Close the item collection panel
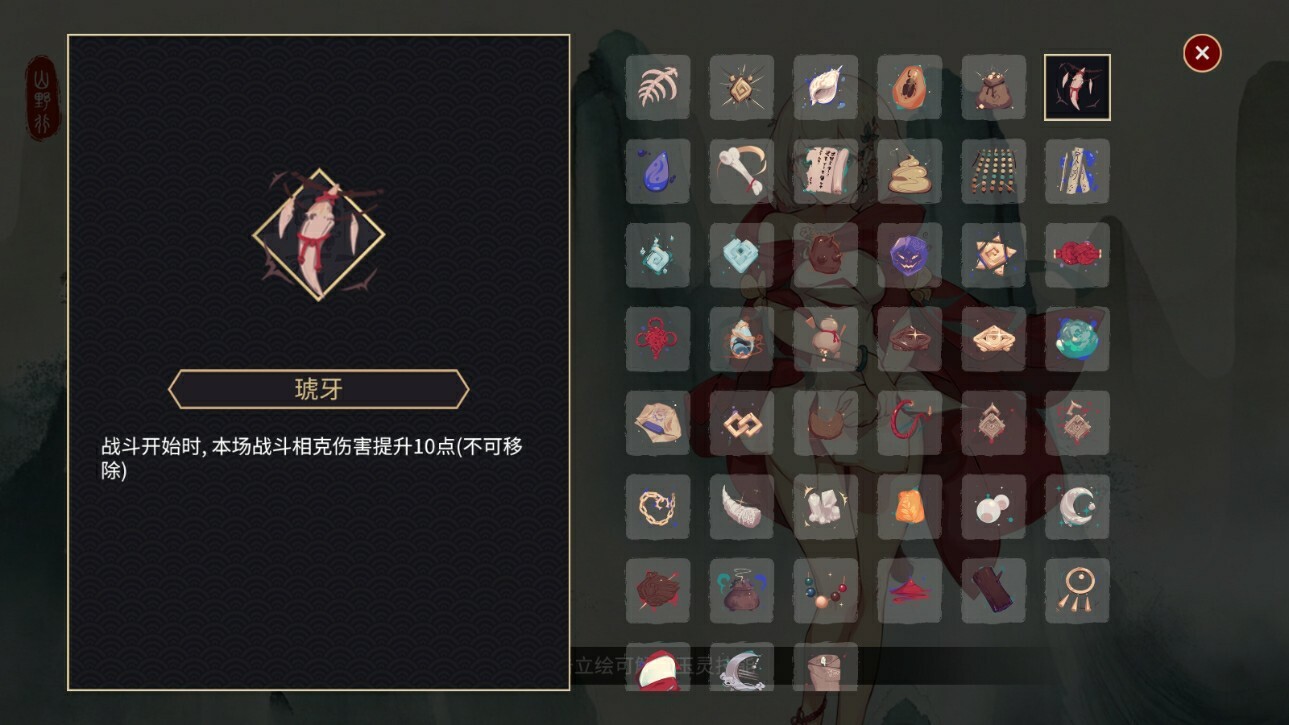 1201,53
